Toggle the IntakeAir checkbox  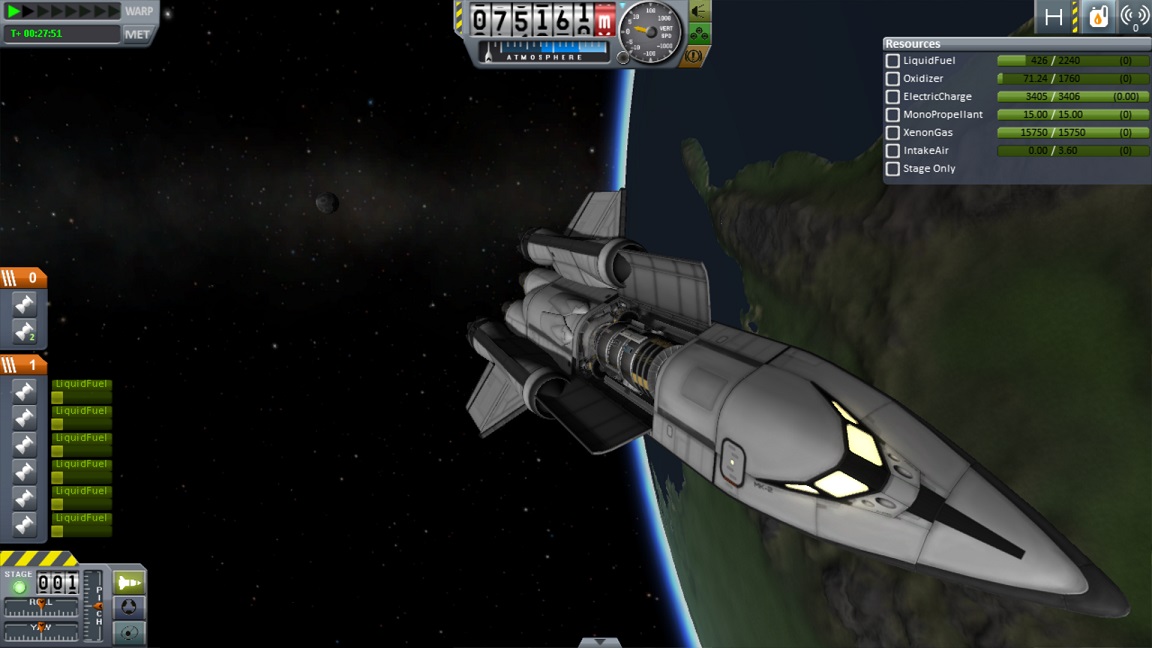coord(893,151)
